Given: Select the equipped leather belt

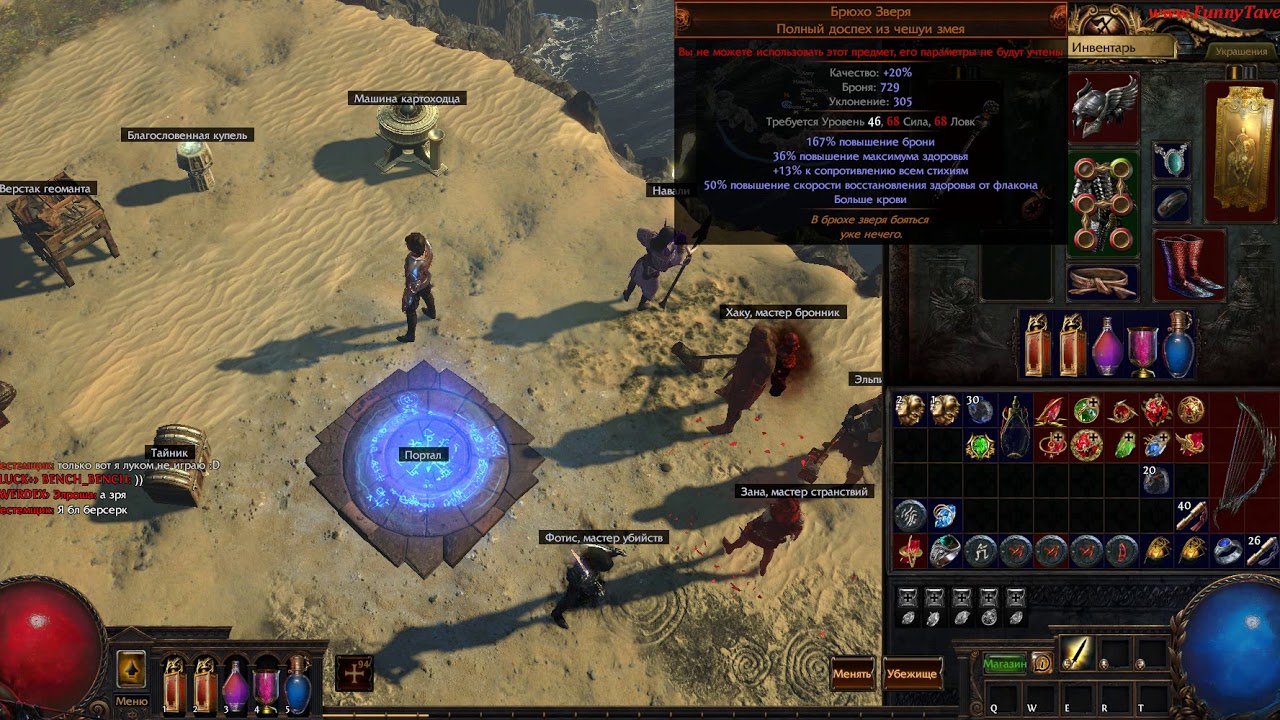Looking at the screenshot, I should (1103, 282).
